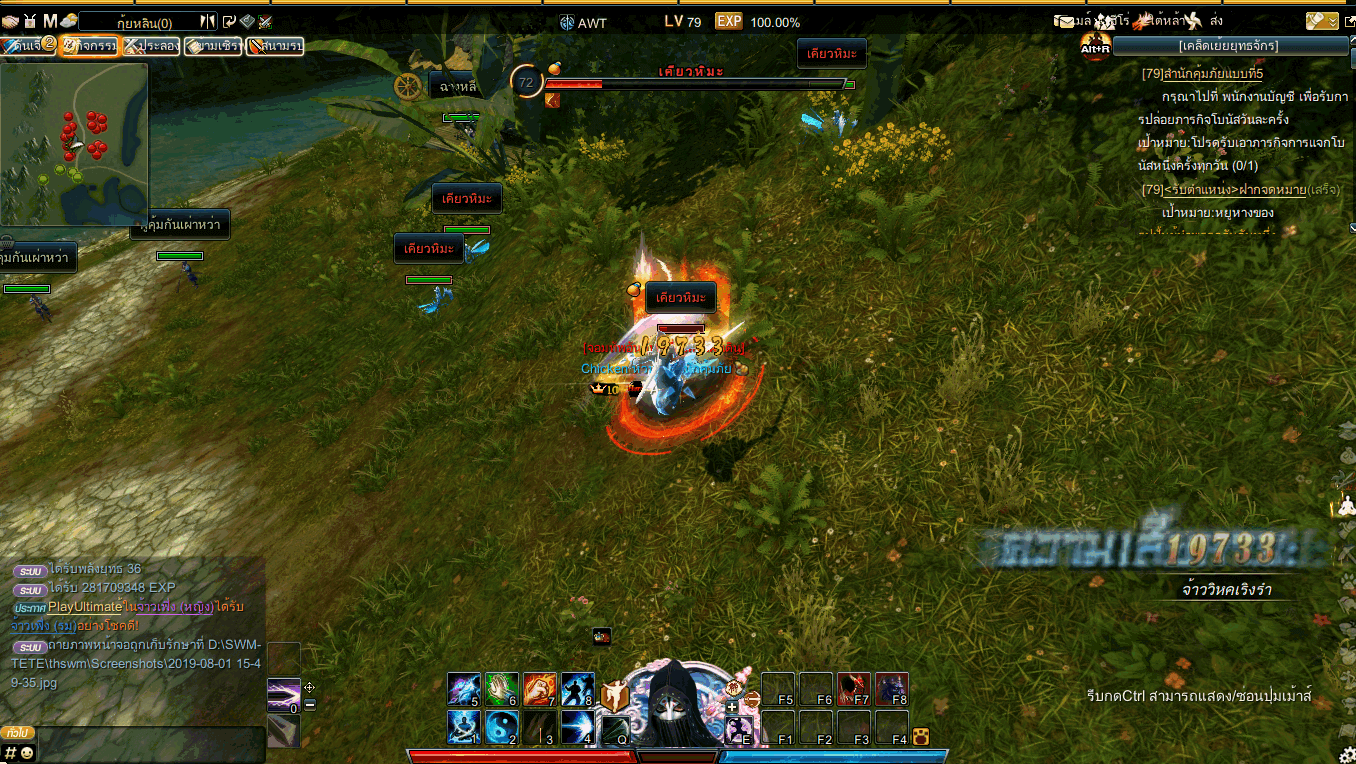The height and width of the screenshot is (764, 1356).
Task: Activate the martial stance skill on slot 8
Action: (577, 689)
